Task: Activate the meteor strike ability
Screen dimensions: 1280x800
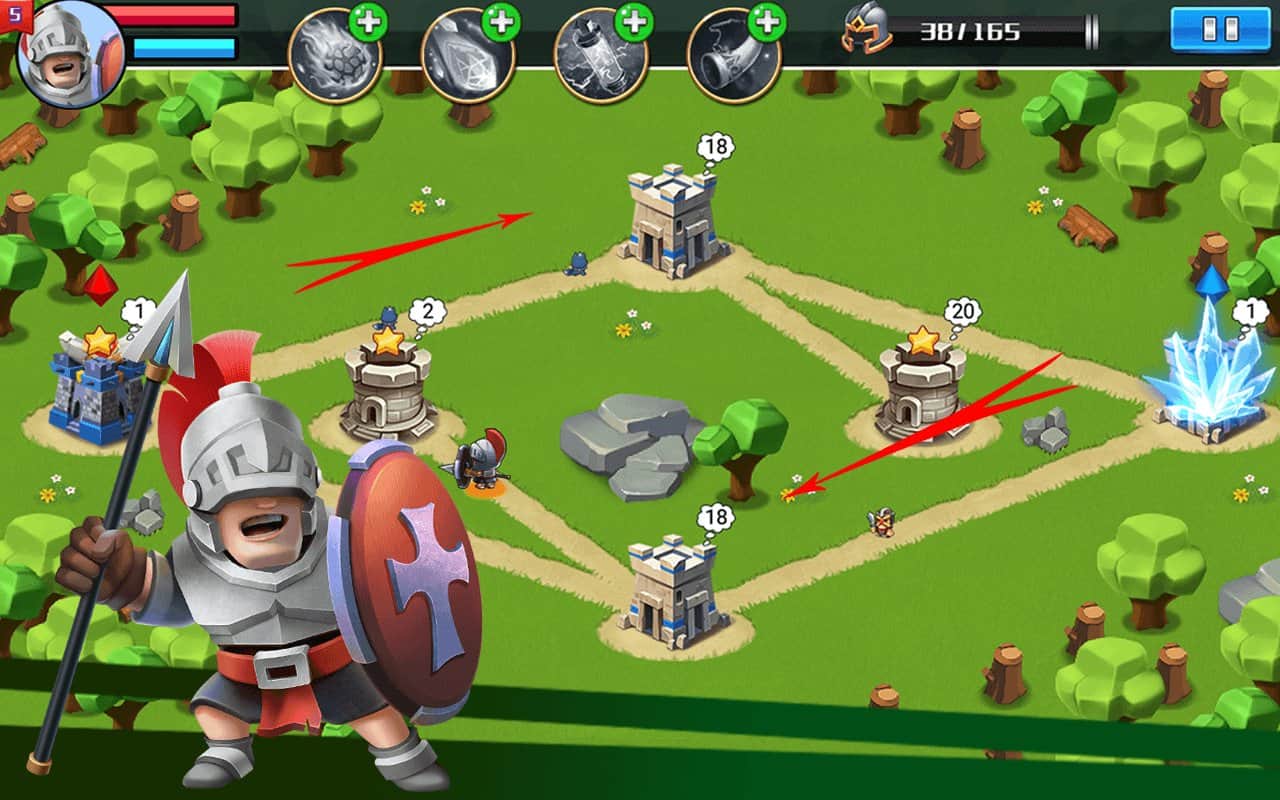Action: pos(334,56)
